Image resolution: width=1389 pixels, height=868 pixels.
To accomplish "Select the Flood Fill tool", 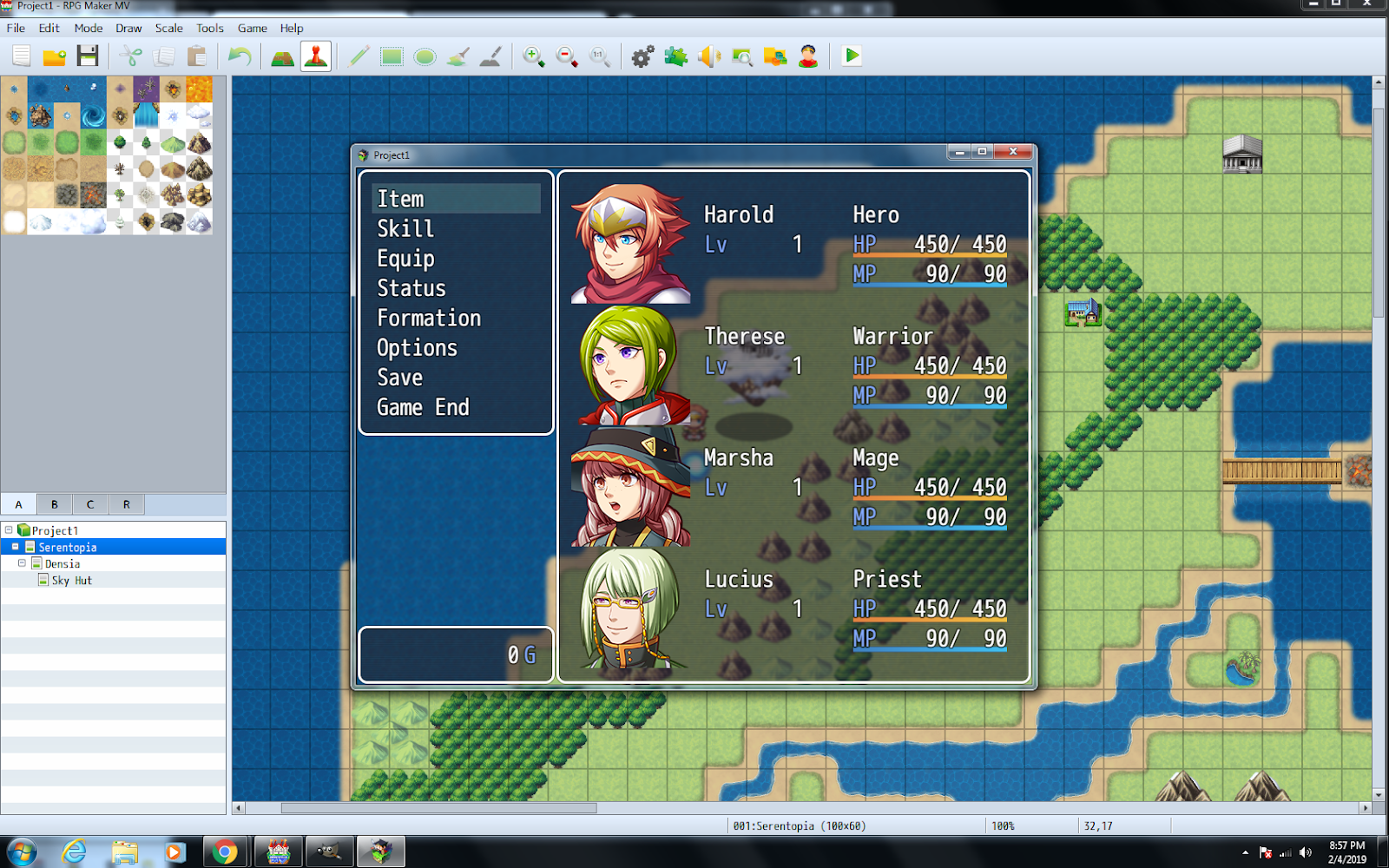I will pos(458,56).
